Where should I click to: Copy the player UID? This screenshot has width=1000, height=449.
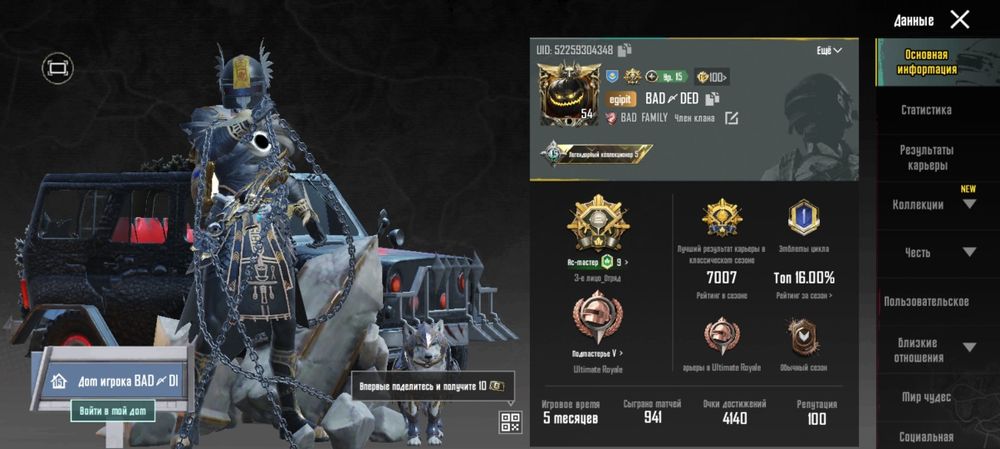[625, 50]
